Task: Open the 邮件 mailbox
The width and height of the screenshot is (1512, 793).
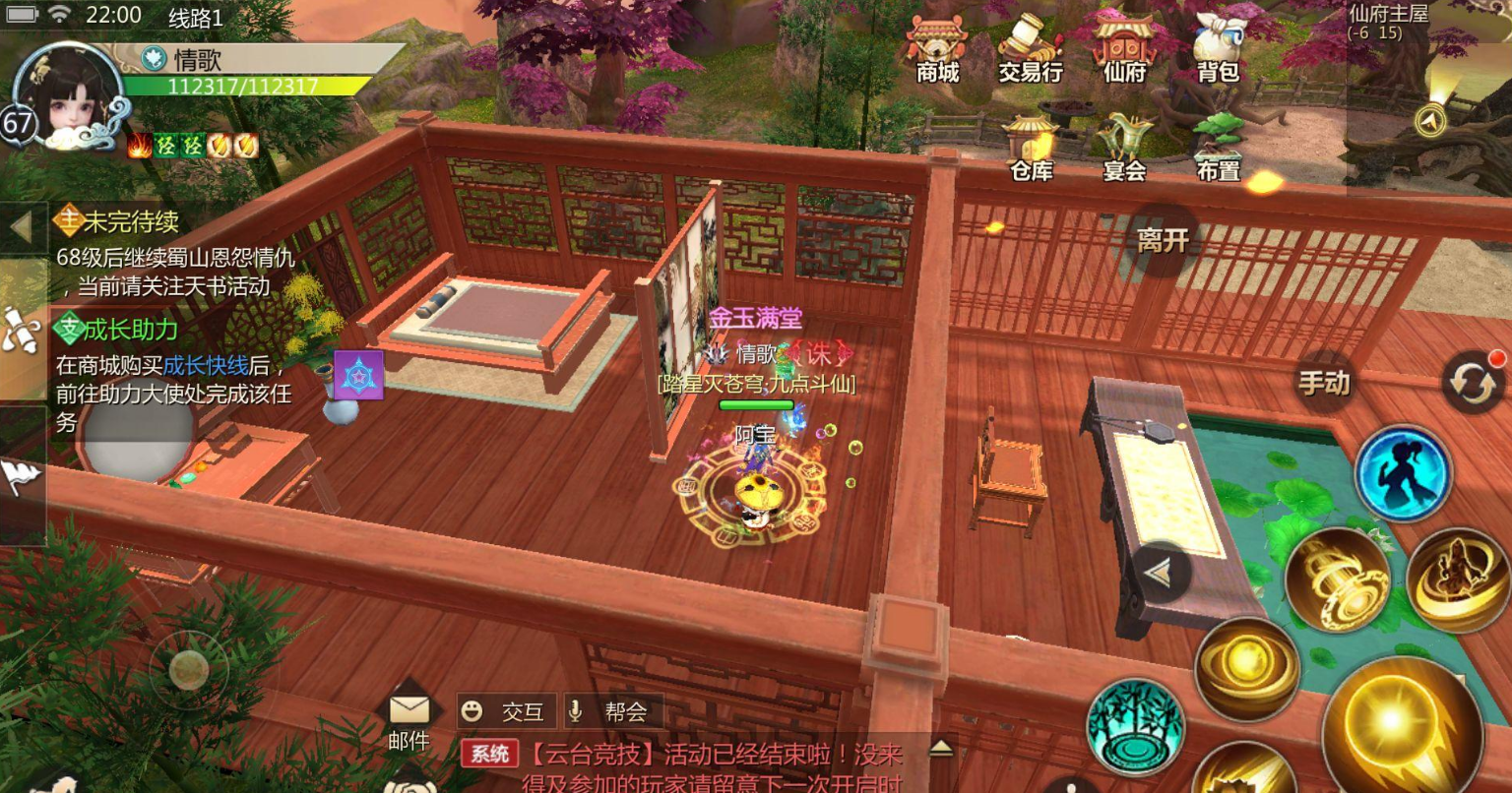Action: (x=409, y=711)
